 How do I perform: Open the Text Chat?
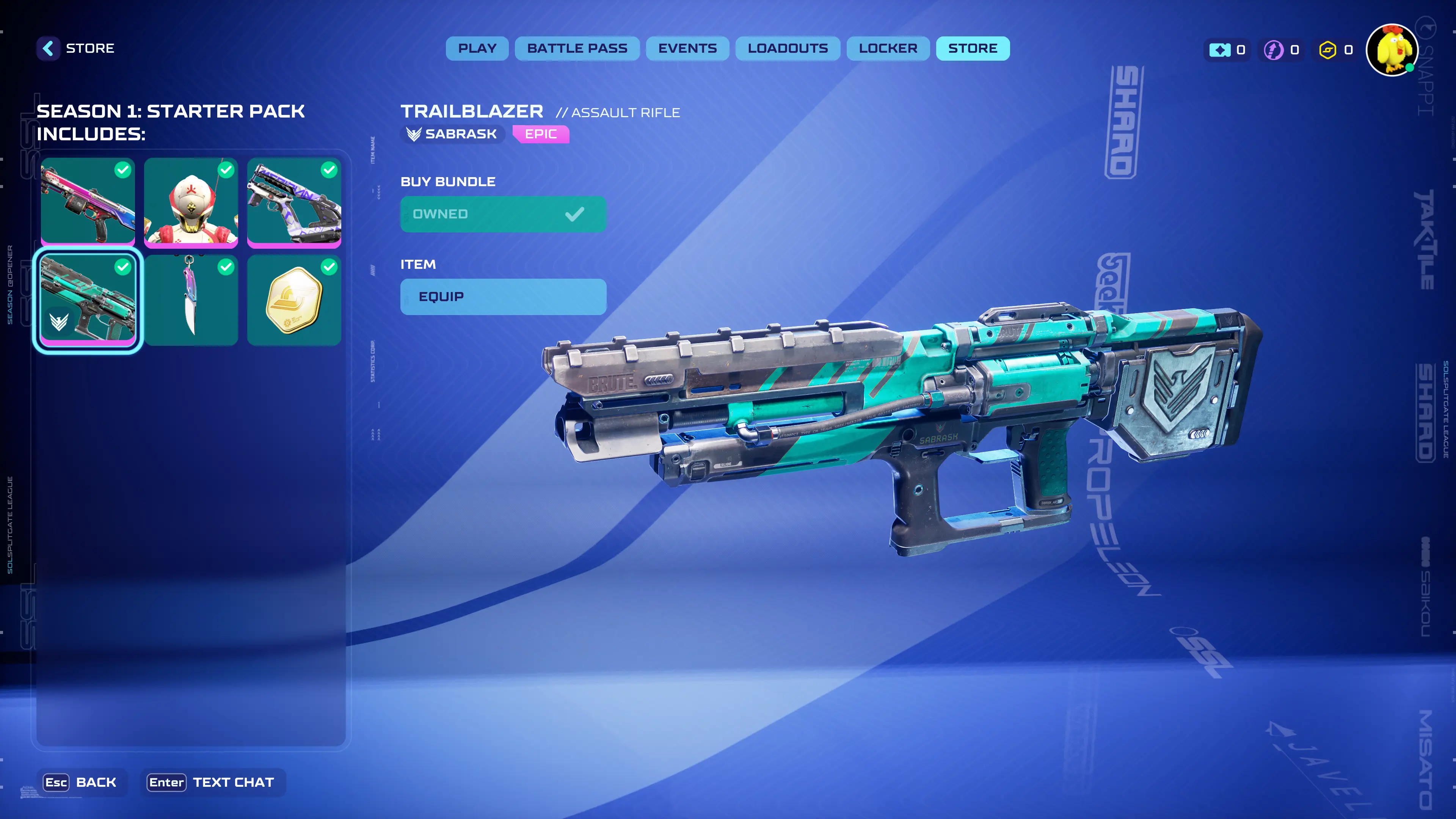click(x=212, y=782)
